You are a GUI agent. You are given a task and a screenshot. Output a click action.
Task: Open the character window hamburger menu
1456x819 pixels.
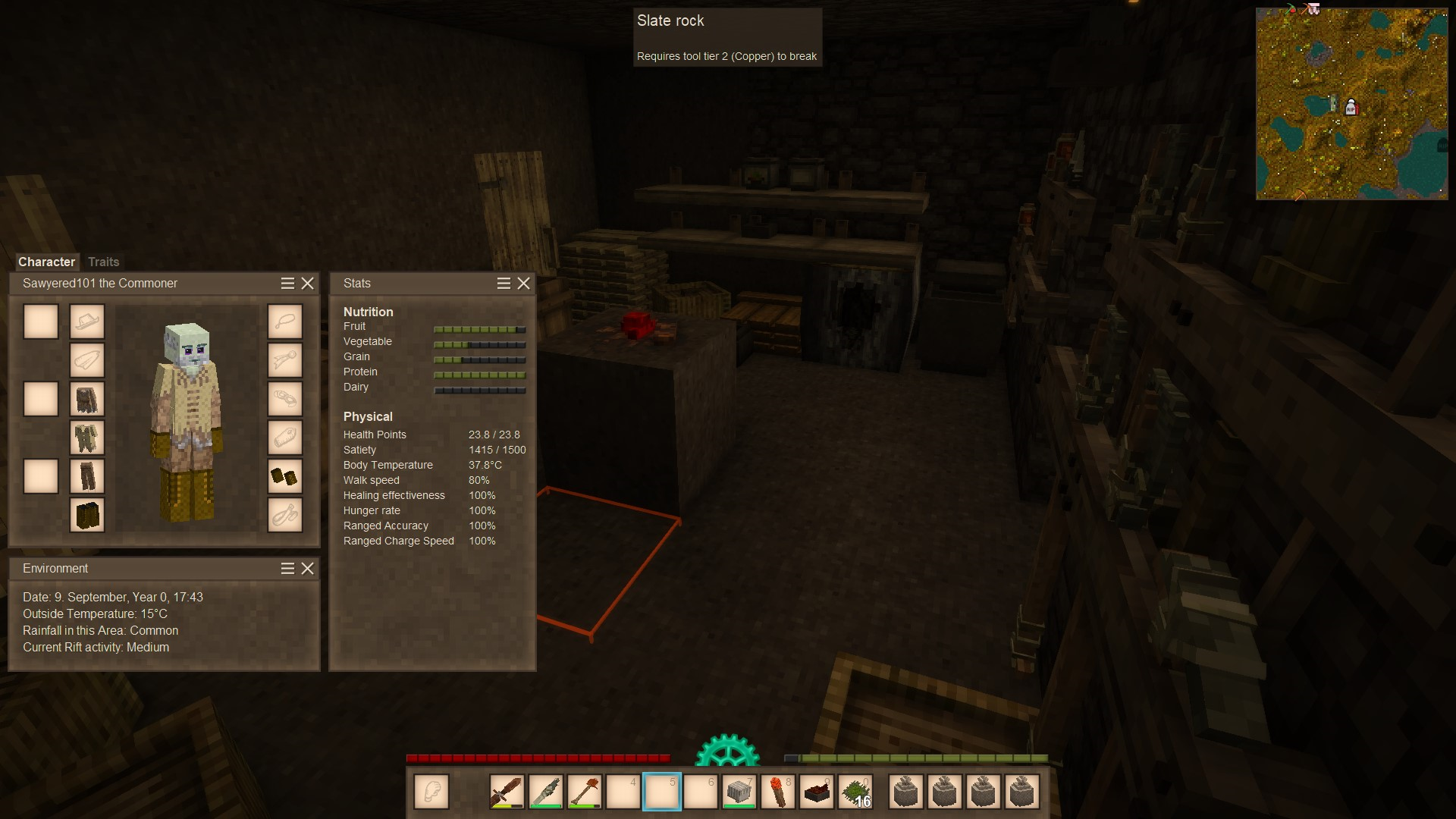pos(287,283)
